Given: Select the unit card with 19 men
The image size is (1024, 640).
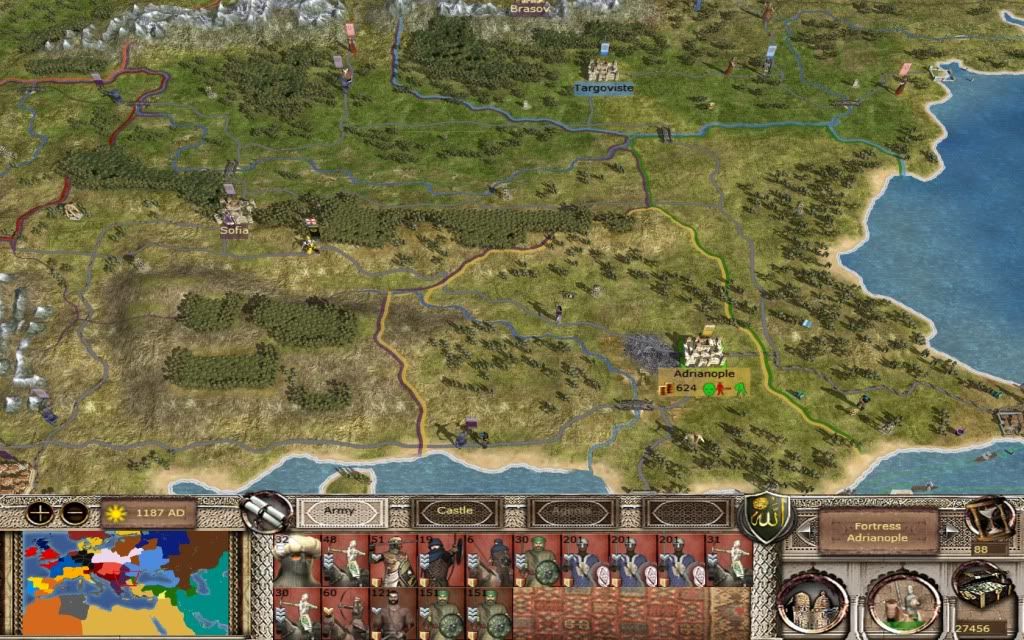Looking at the screenshot, I should point(440,560).
